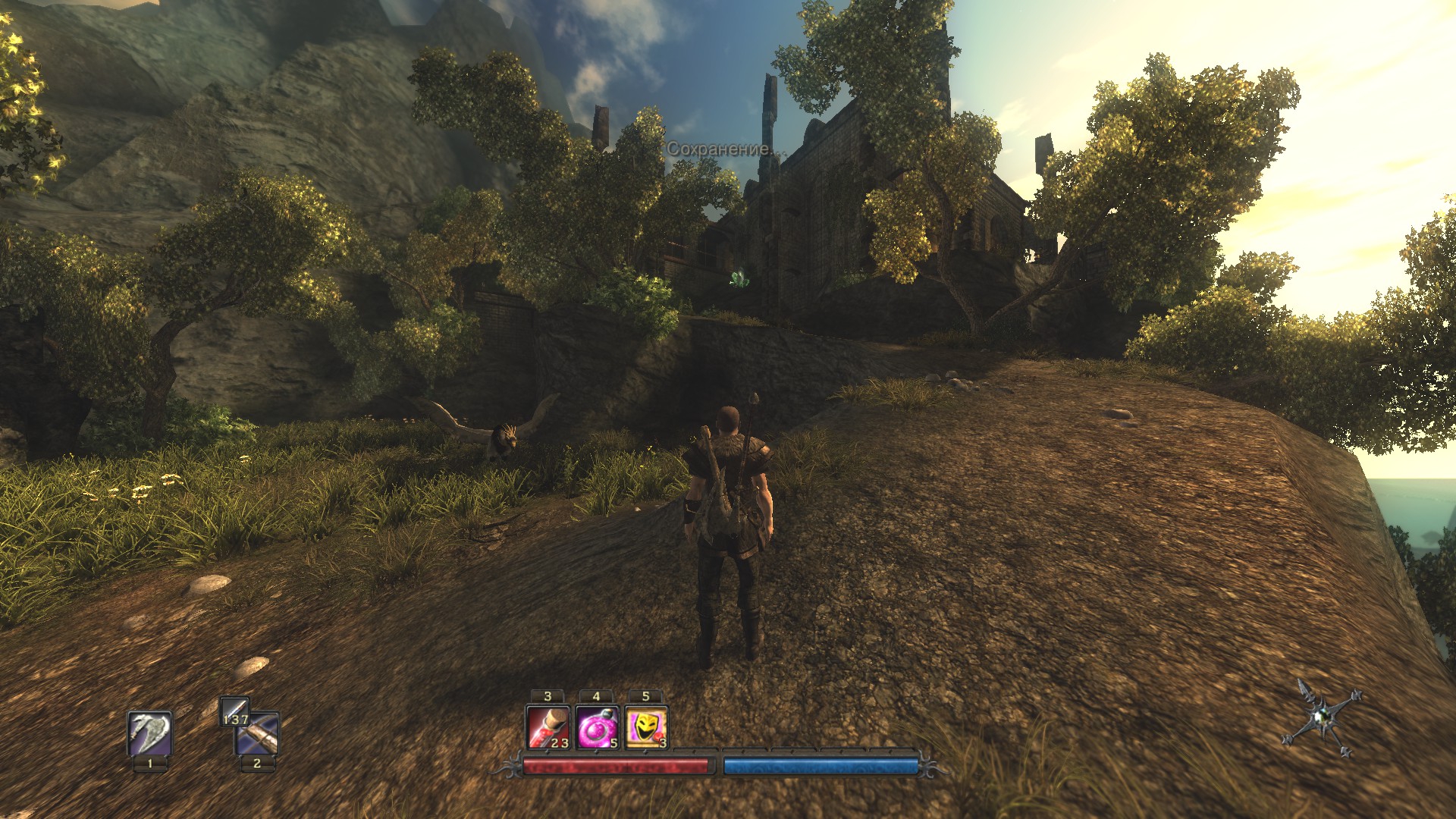The width and height of the screenshot is (1456, 819).
Task: Activate the yellow mask scroll in slot 5
Action: pyautogui.click(x=646, y=727)
